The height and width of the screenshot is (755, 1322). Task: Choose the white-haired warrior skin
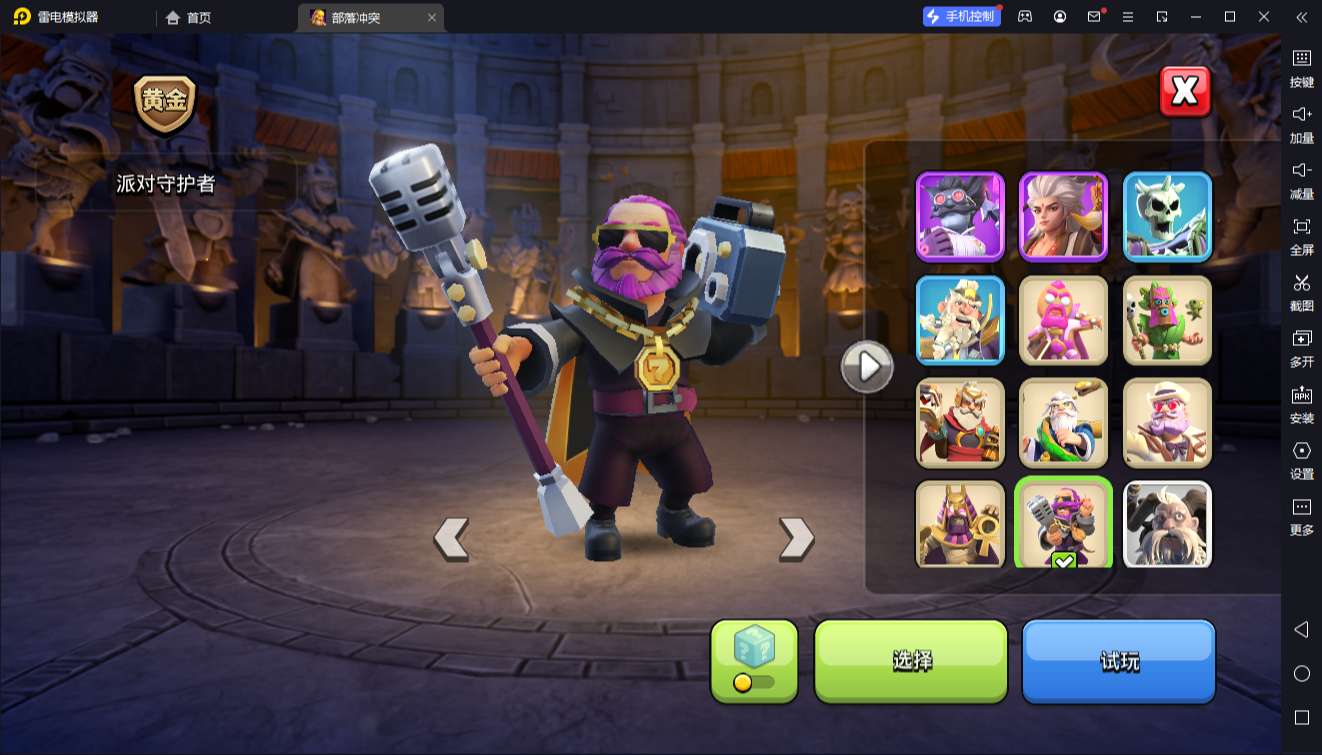point(1063,216)
